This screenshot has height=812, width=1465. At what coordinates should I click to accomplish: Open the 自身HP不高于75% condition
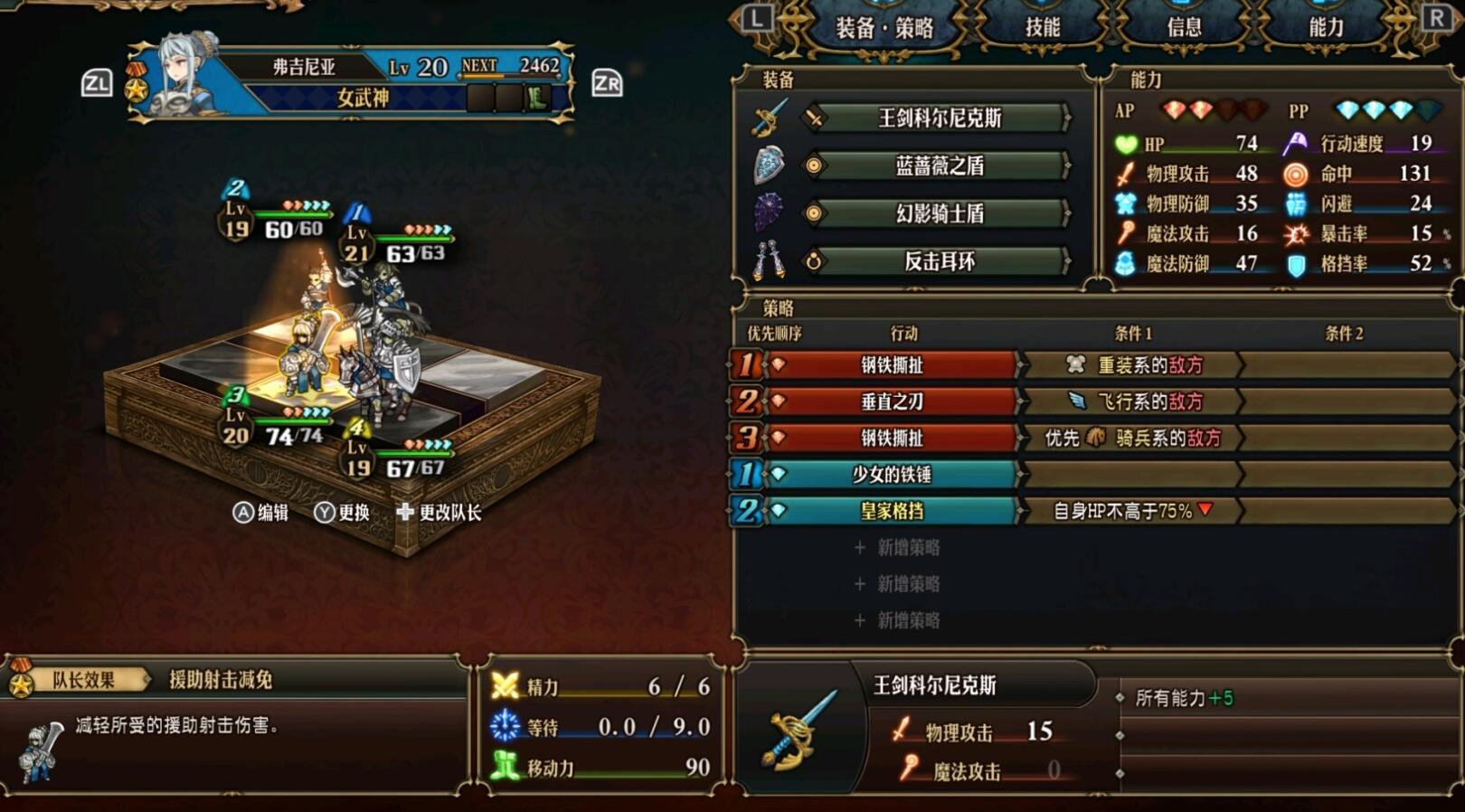tap(1132, 511)
